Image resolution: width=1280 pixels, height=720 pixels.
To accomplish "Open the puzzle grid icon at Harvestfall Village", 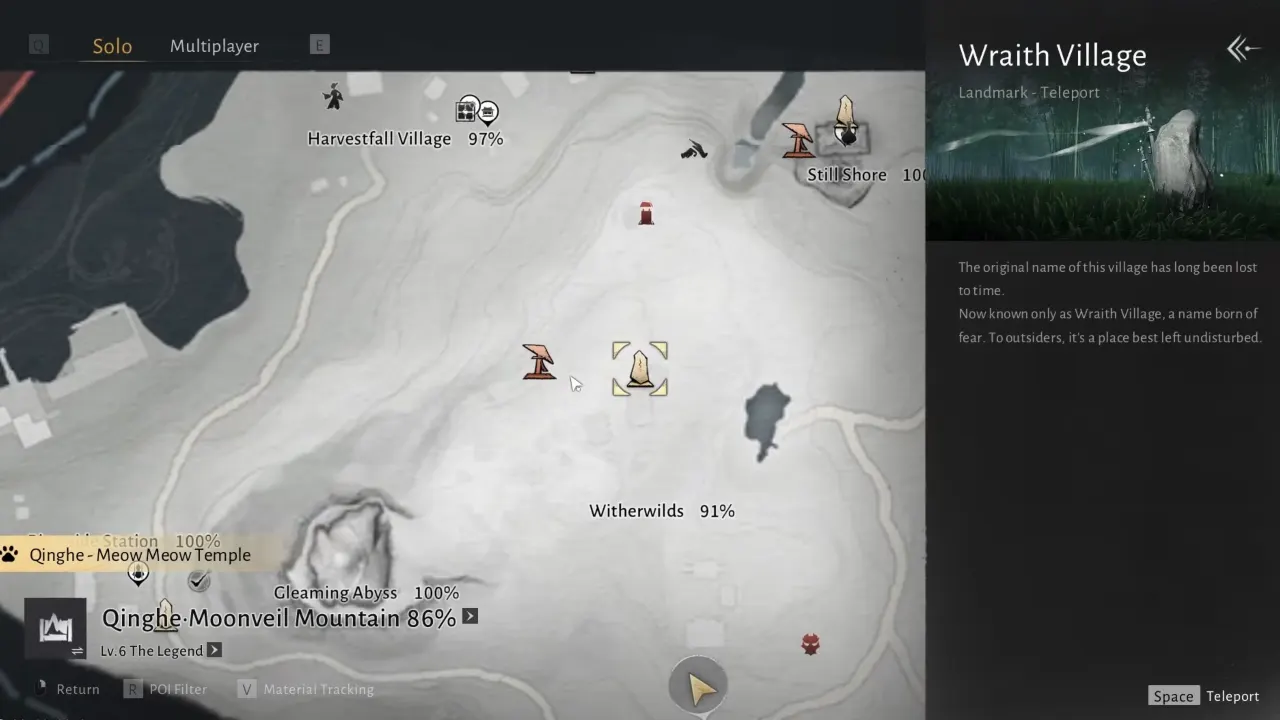I will click(467, 110).
